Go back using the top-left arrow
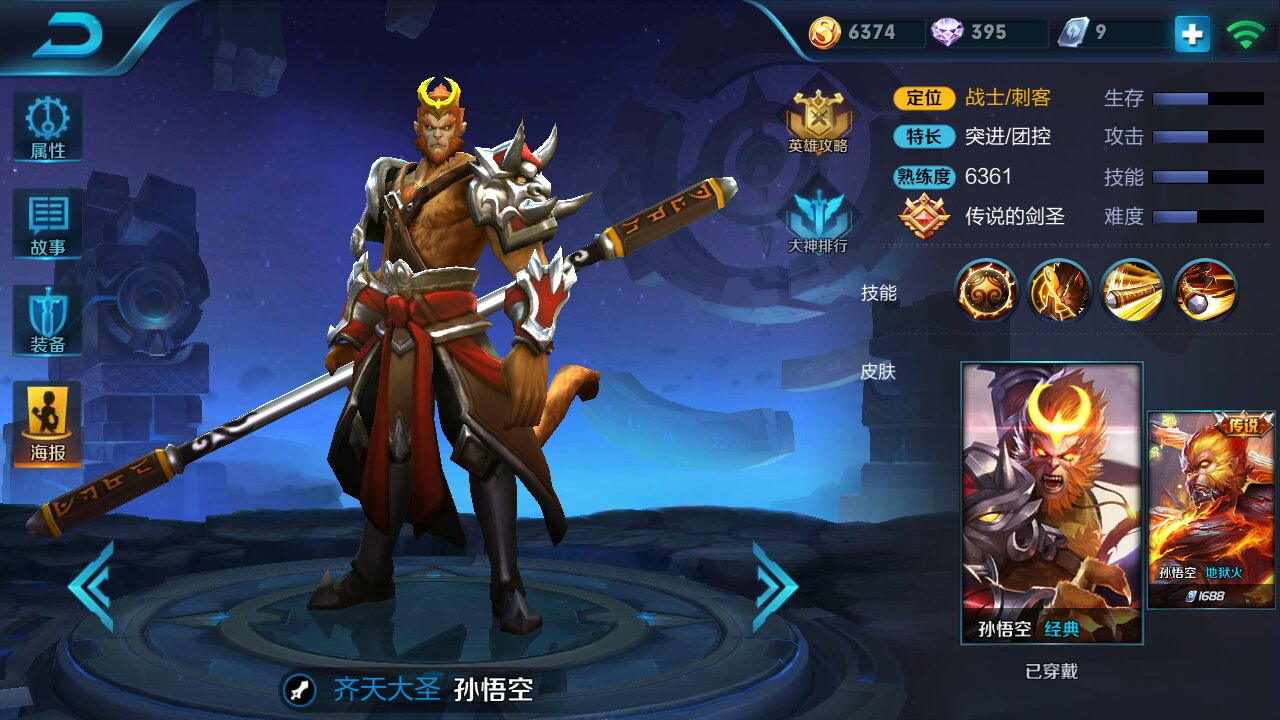Screen dimensions: 1280x720 click(68, 37)
